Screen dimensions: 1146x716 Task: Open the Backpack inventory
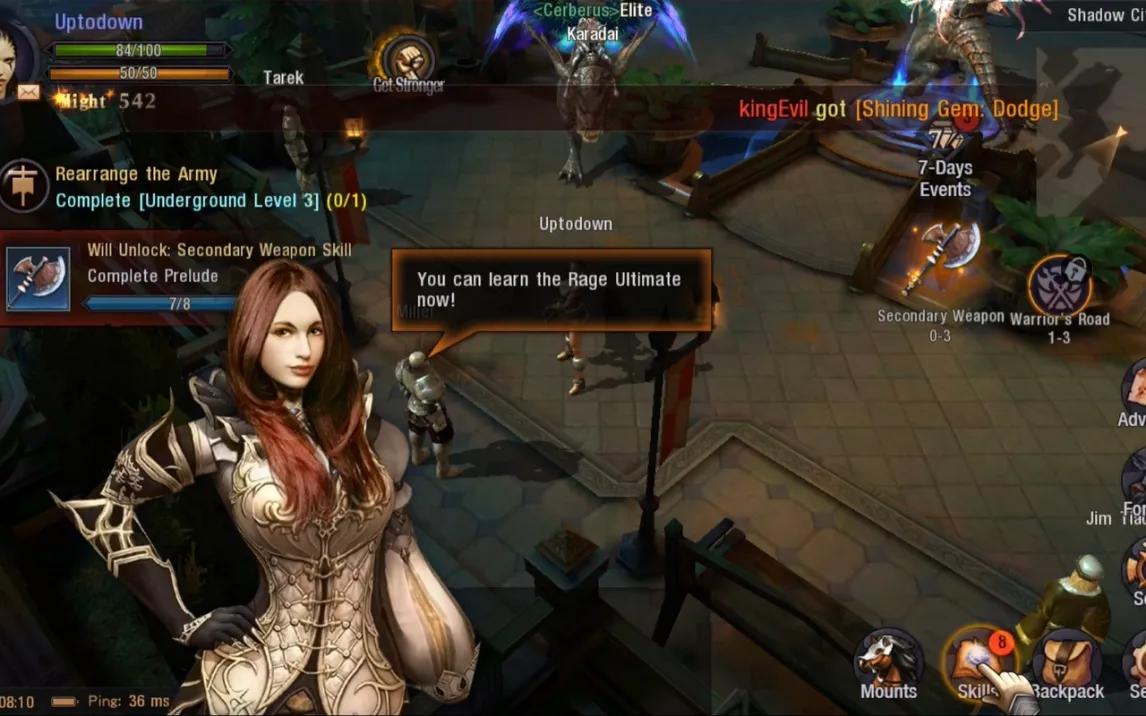pyautogui.click(x=1066, y=664)
